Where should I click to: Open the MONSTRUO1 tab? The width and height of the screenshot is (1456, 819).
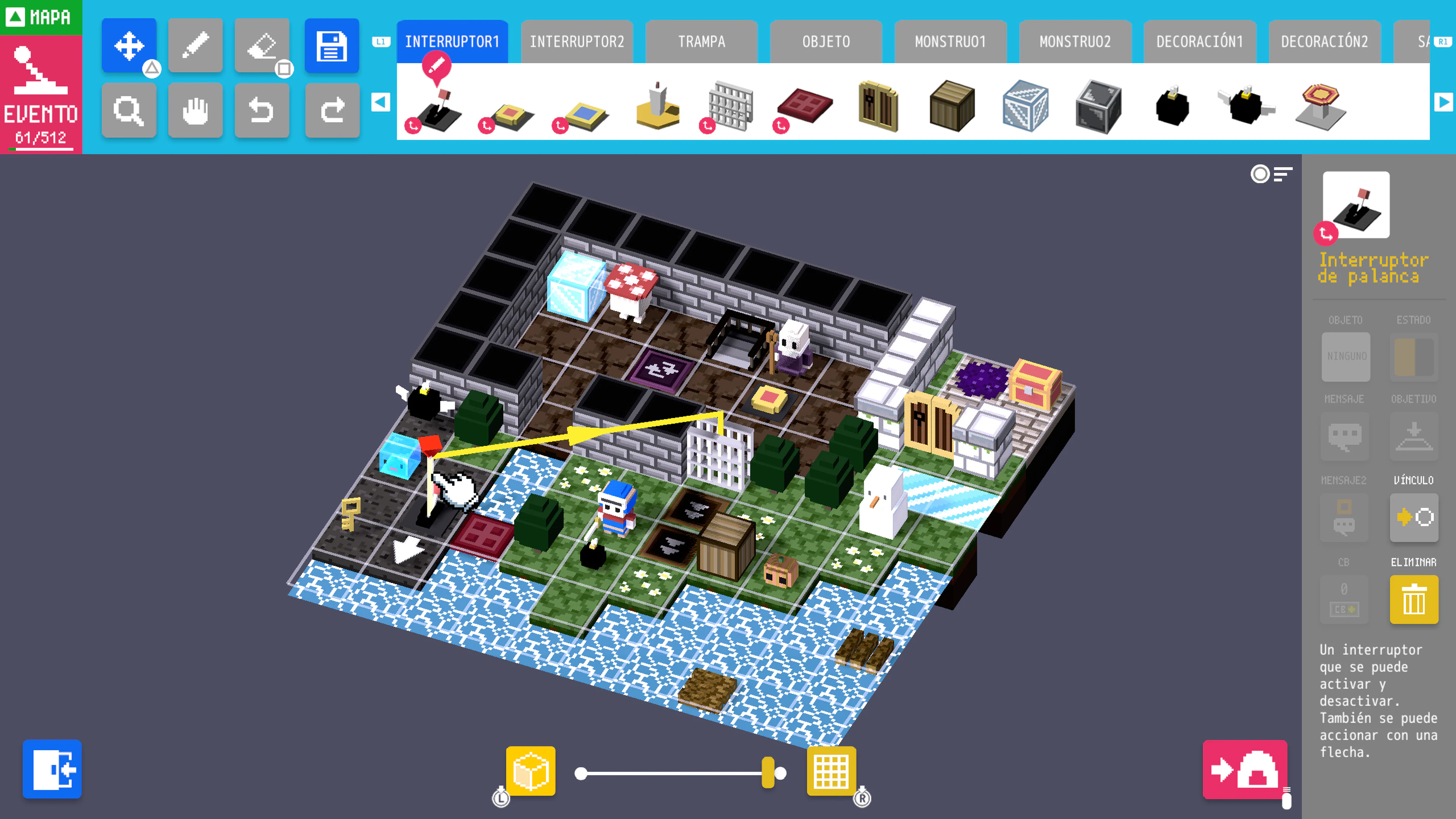950,41
